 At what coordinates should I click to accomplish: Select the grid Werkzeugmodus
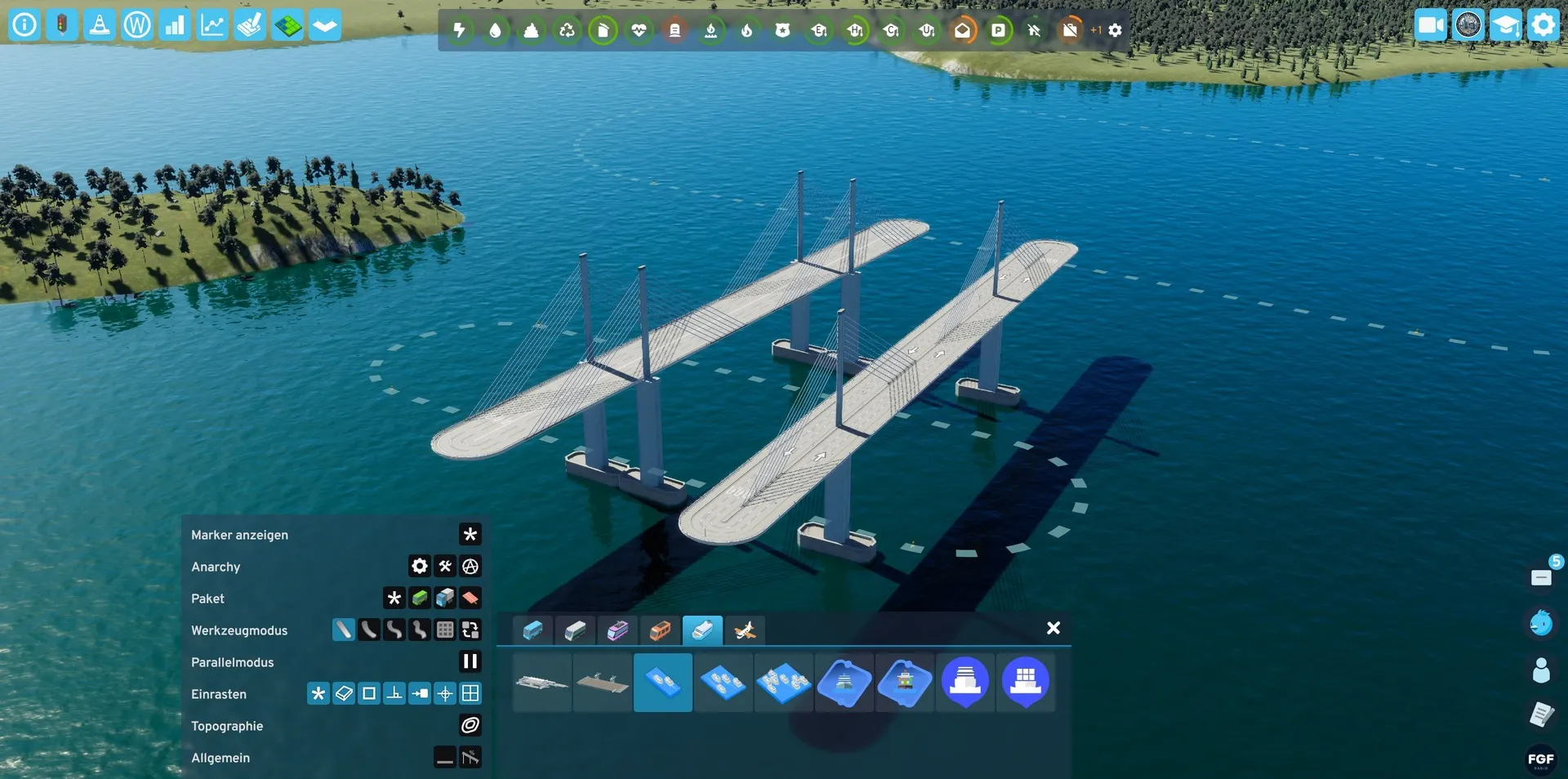click(x=445, y=630)
